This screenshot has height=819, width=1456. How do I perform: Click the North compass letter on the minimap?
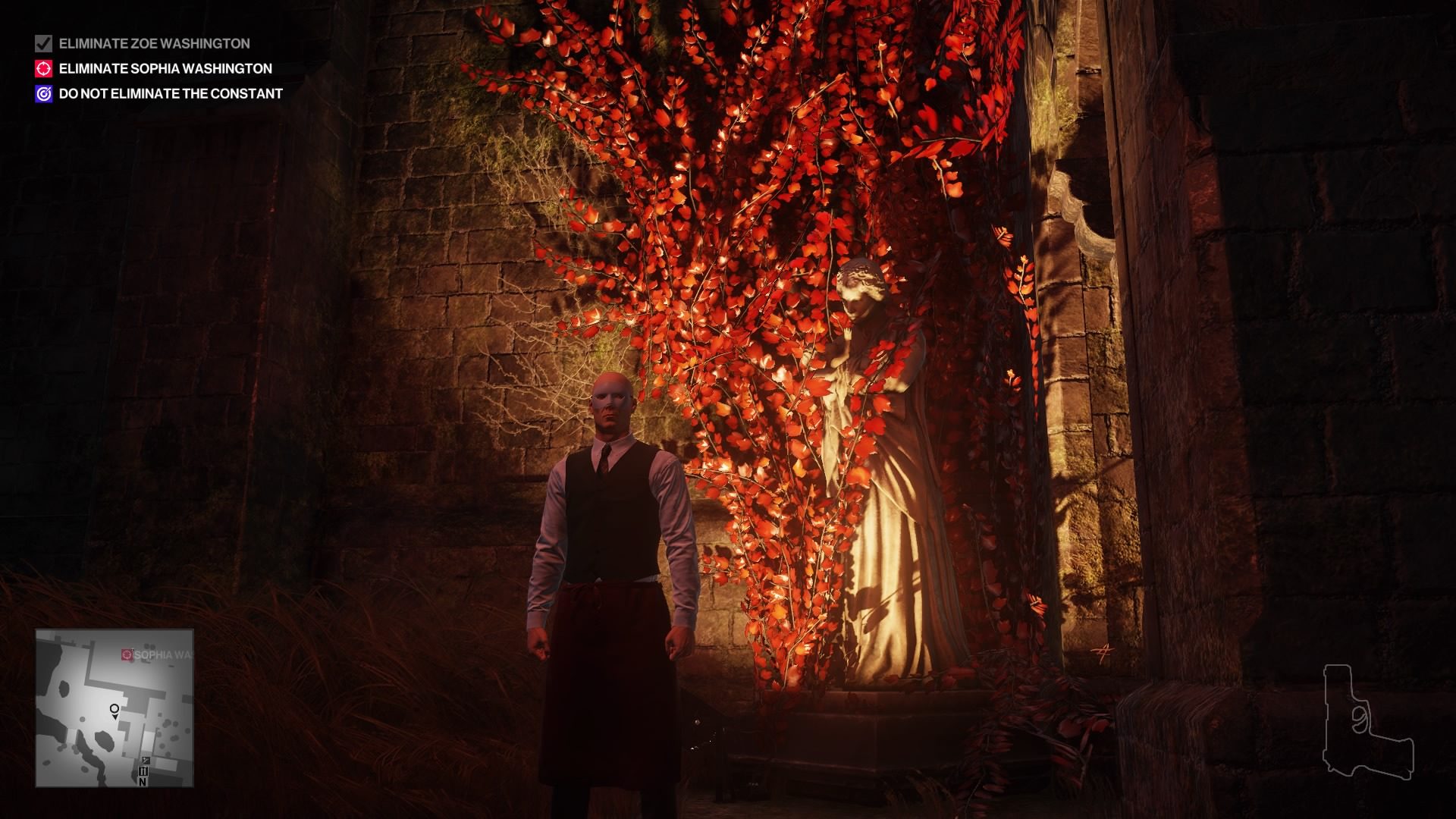(143, 782)
